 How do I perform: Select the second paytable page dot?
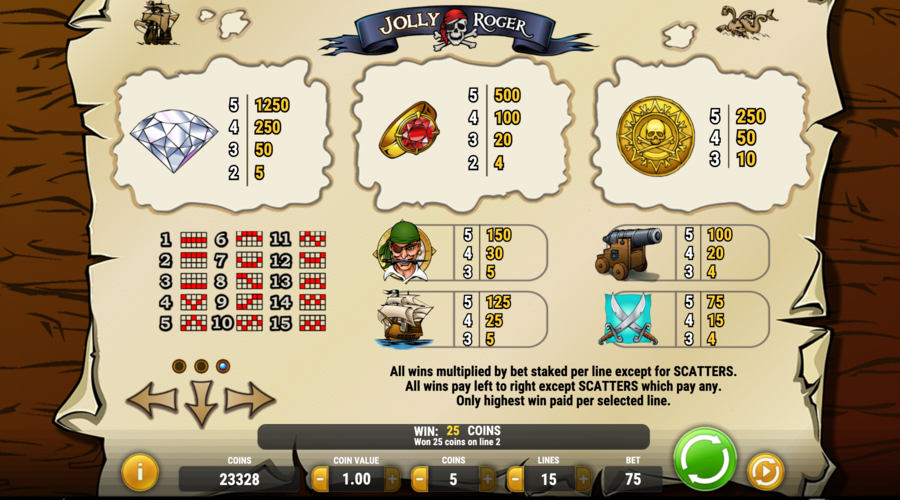tap(201, 366)
